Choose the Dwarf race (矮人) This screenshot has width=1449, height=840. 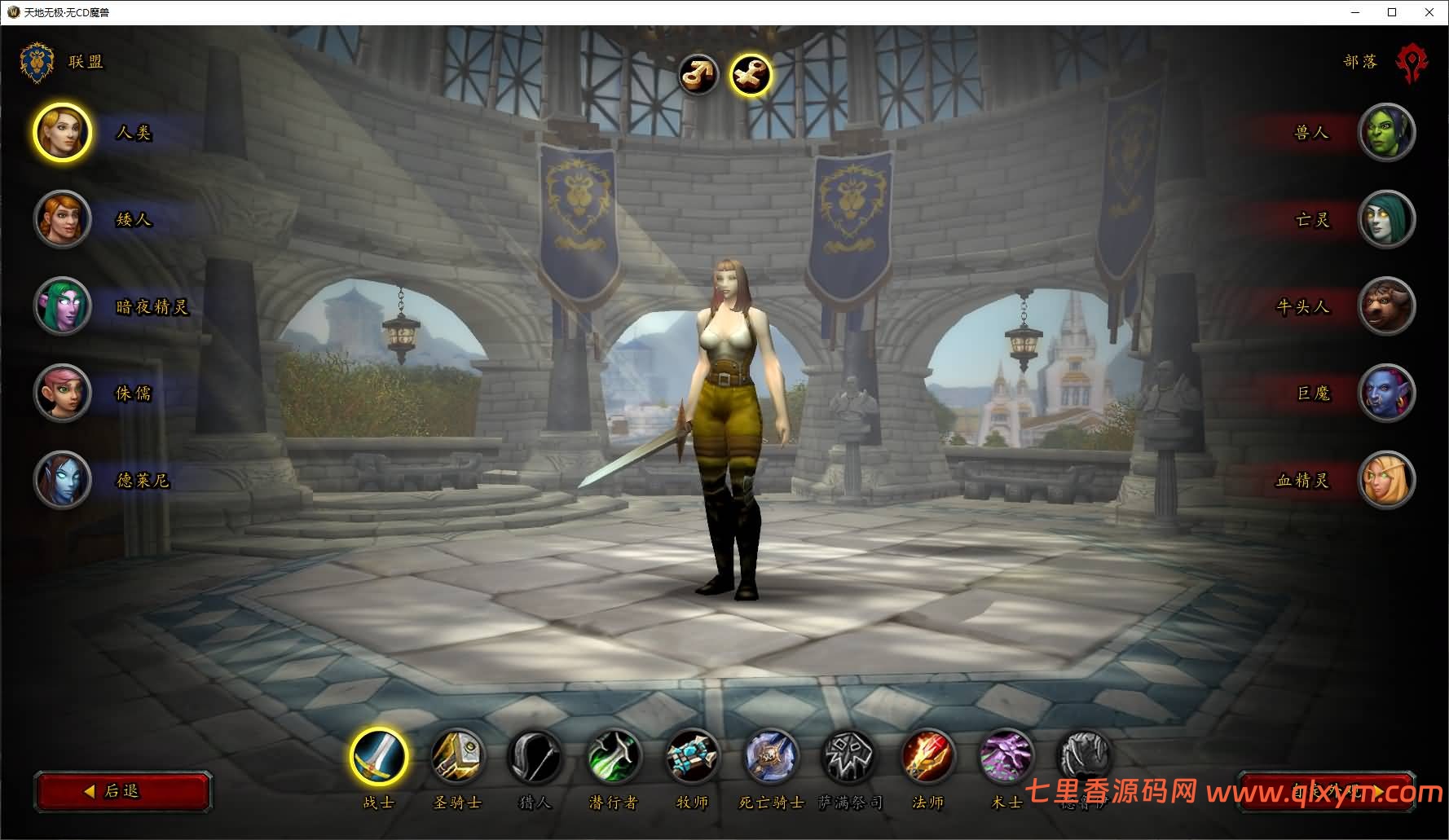tap(62, 219)
